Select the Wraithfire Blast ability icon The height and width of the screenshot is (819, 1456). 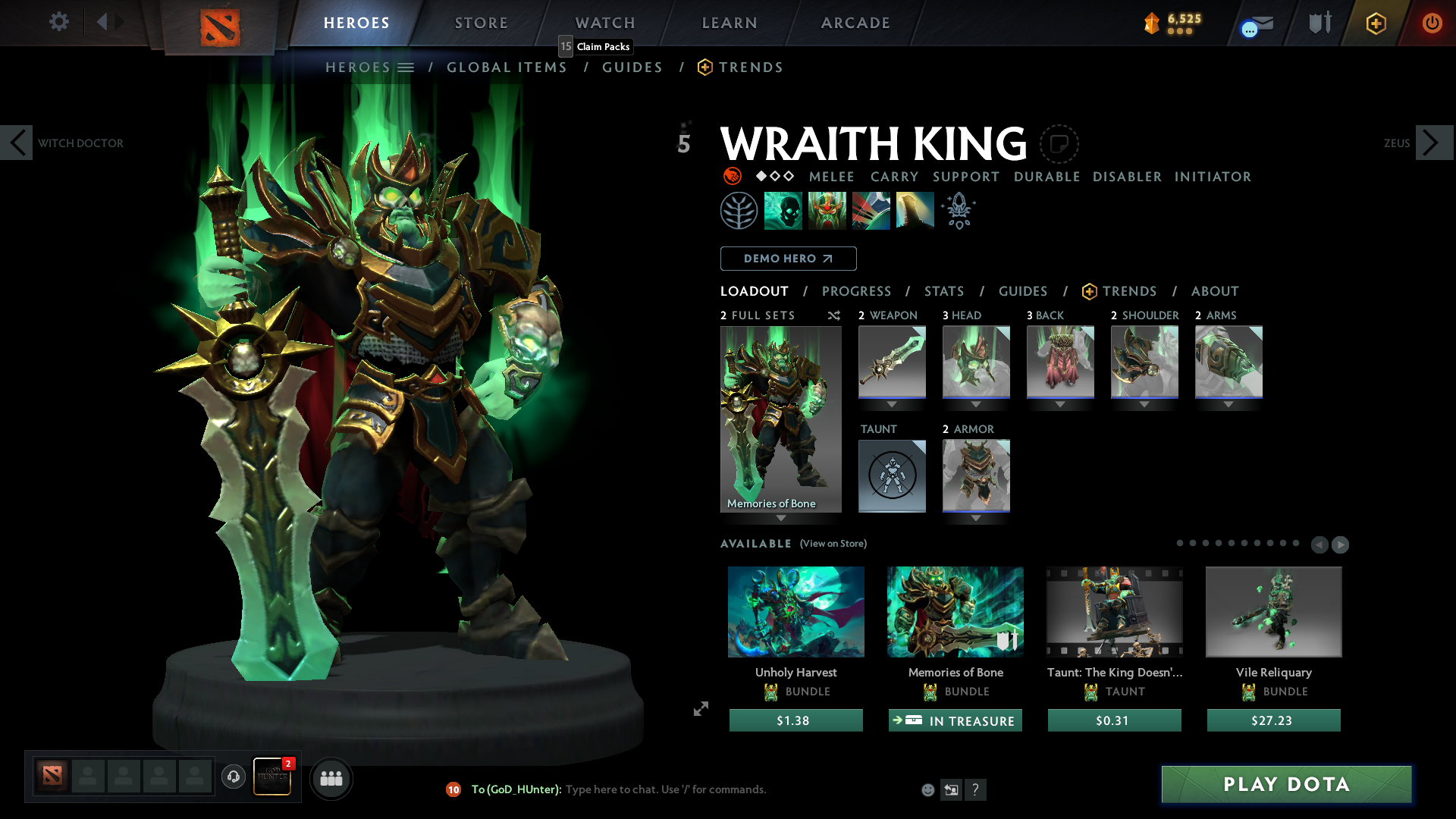point(783,210)
